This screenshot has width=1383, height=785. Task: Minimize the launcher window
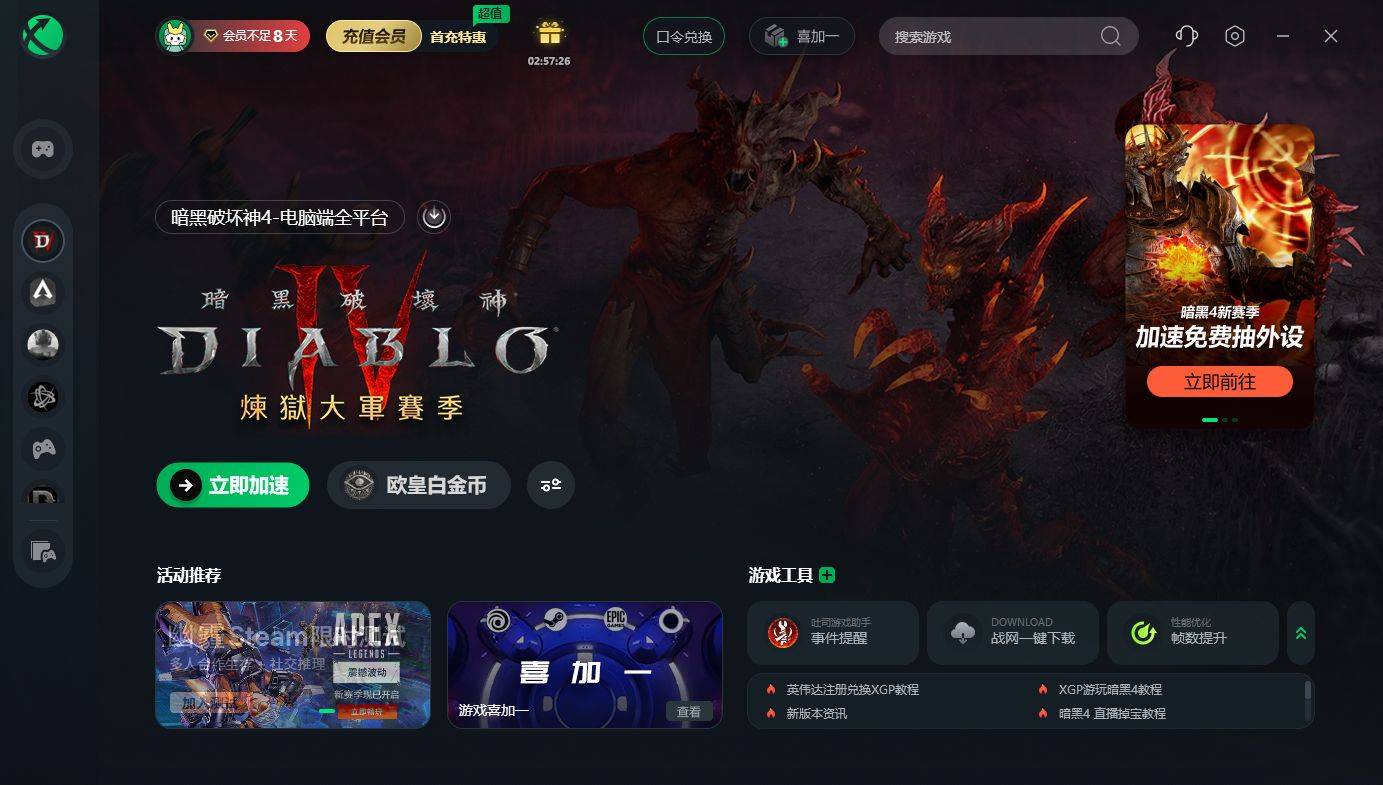(1283, 36)
